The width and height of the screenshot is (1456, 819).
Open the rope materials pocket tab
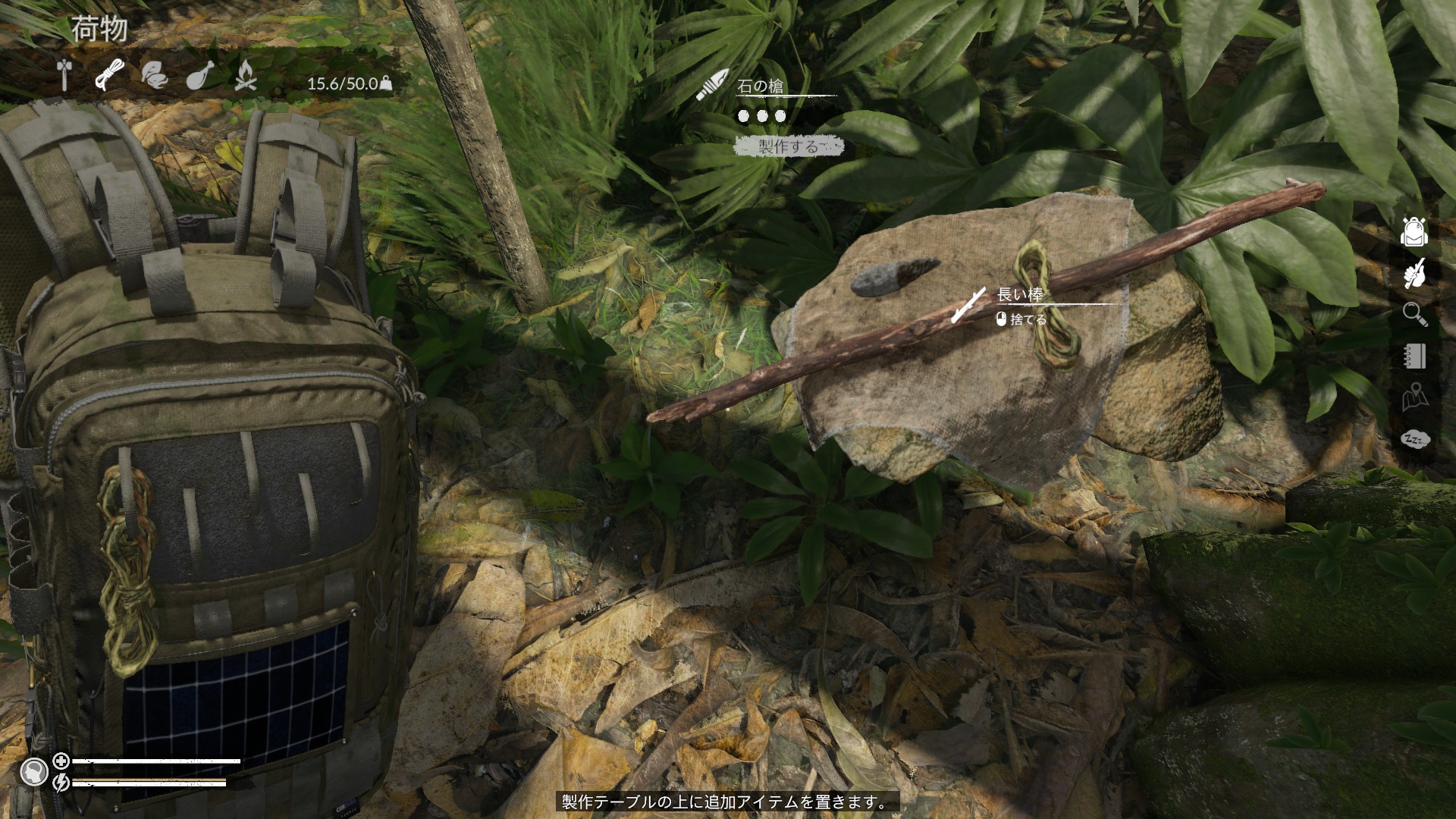[x=109, y=75]
